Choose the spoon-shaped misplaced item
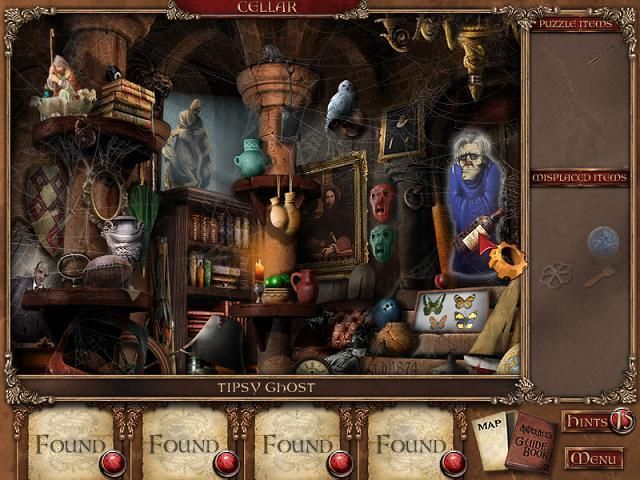This screenshot has width=640, height=480. (599, 276)
